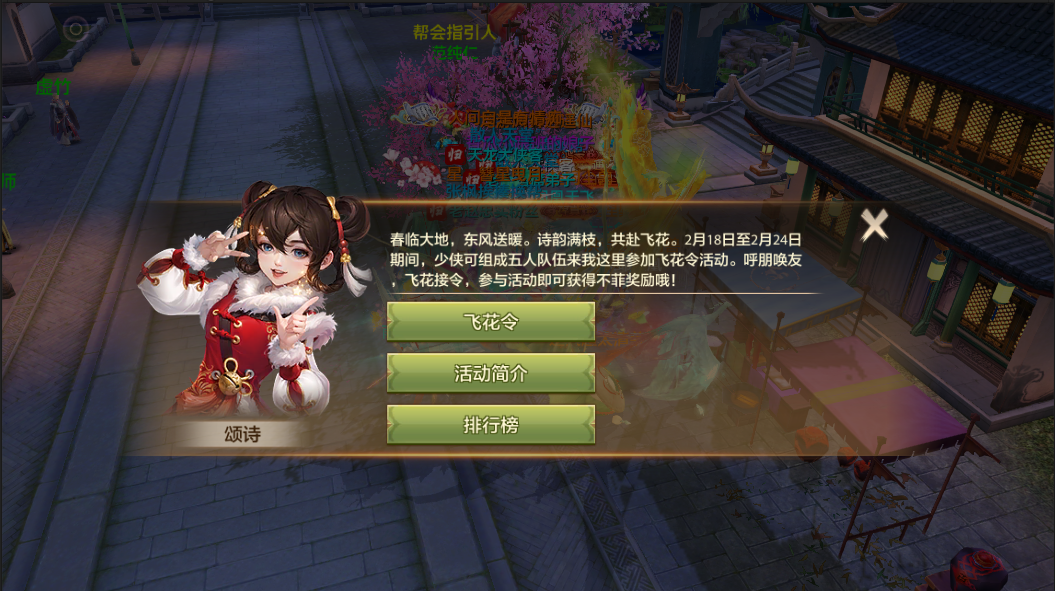This screenshot has width=1055, height=591.
Task: Open the 活动简介 activity introduction
Action: click(x=491, y=373)
